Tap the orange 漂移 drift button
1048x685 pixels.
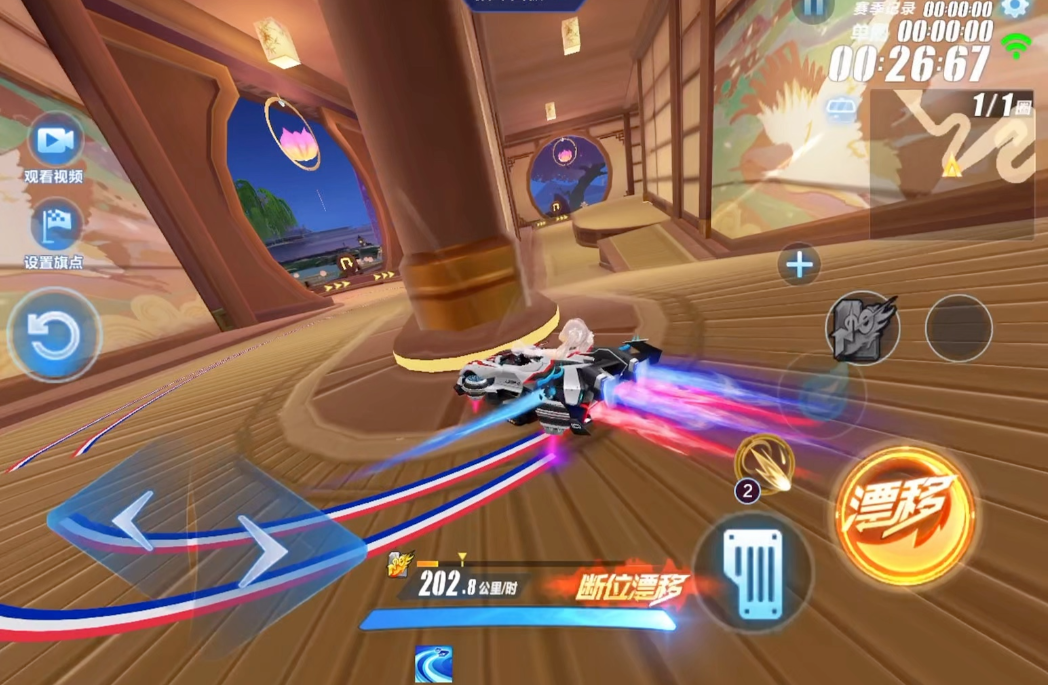(x=904, y=515)
